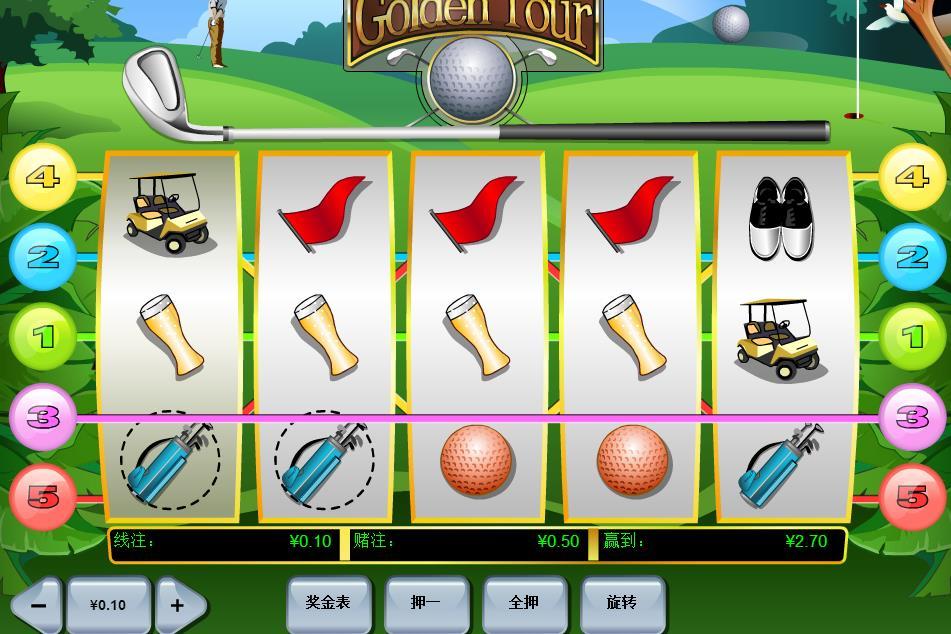Screen dimensions: 951x634
Task: Decrease the line bet with the minus button
Action: click(39, 605)
